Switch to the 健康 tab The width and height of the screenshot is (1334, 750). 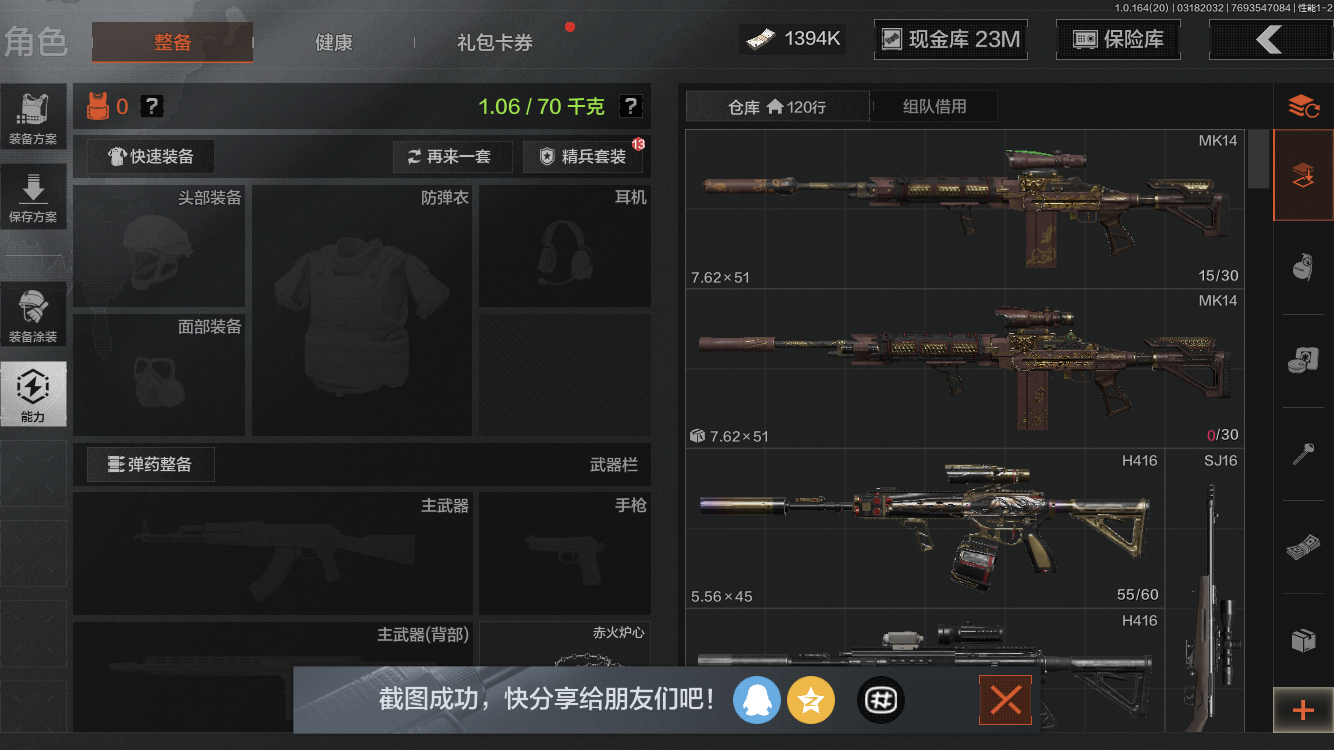[333, 43]
